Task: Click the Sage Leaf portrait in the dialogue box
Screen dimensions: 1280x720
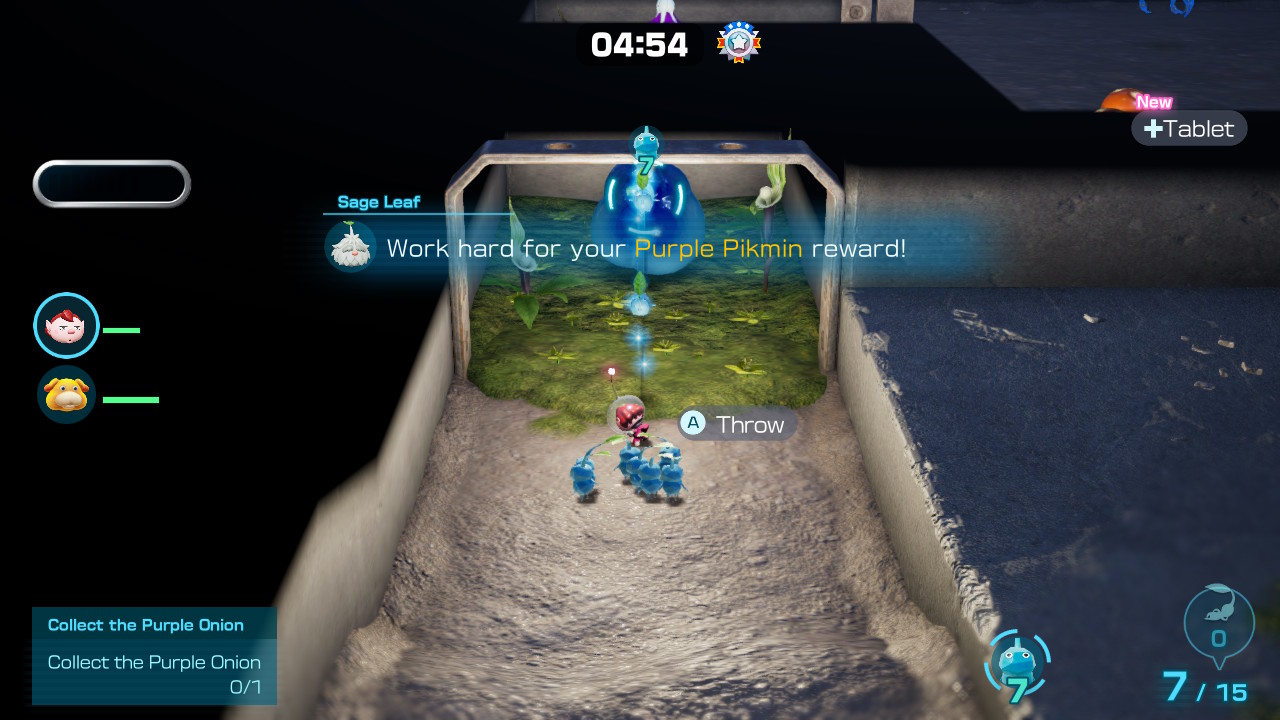Action: tap(351, 245)
